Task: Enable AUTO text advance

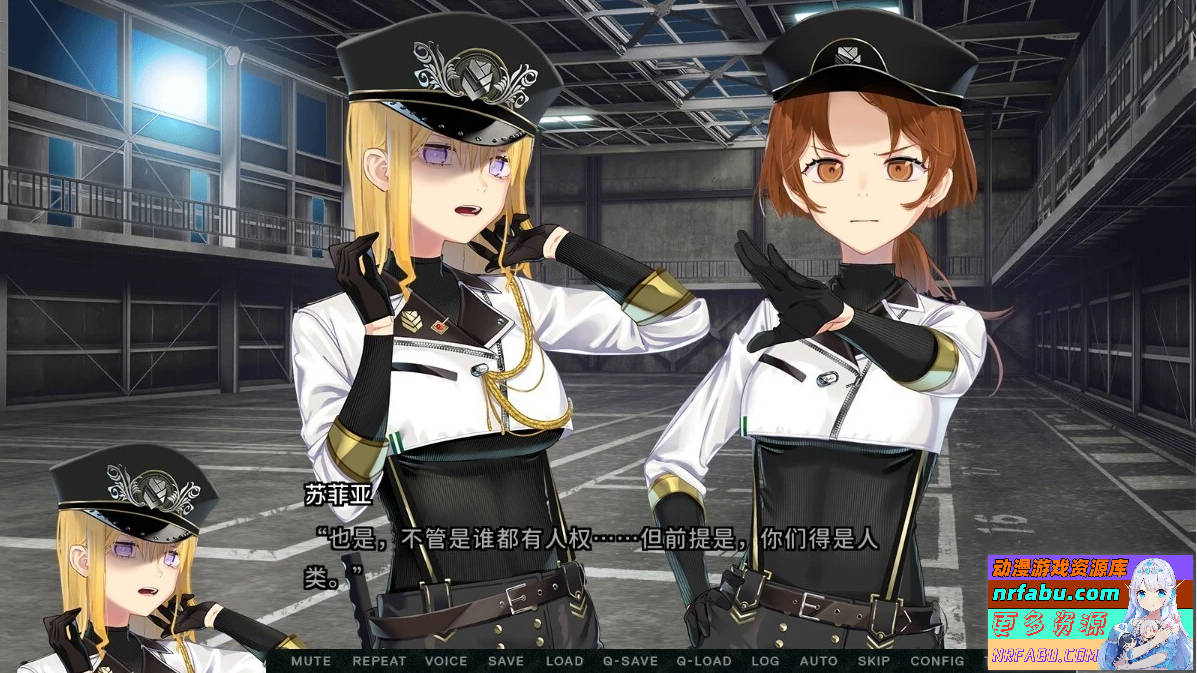Action: [x=819, y=661]
